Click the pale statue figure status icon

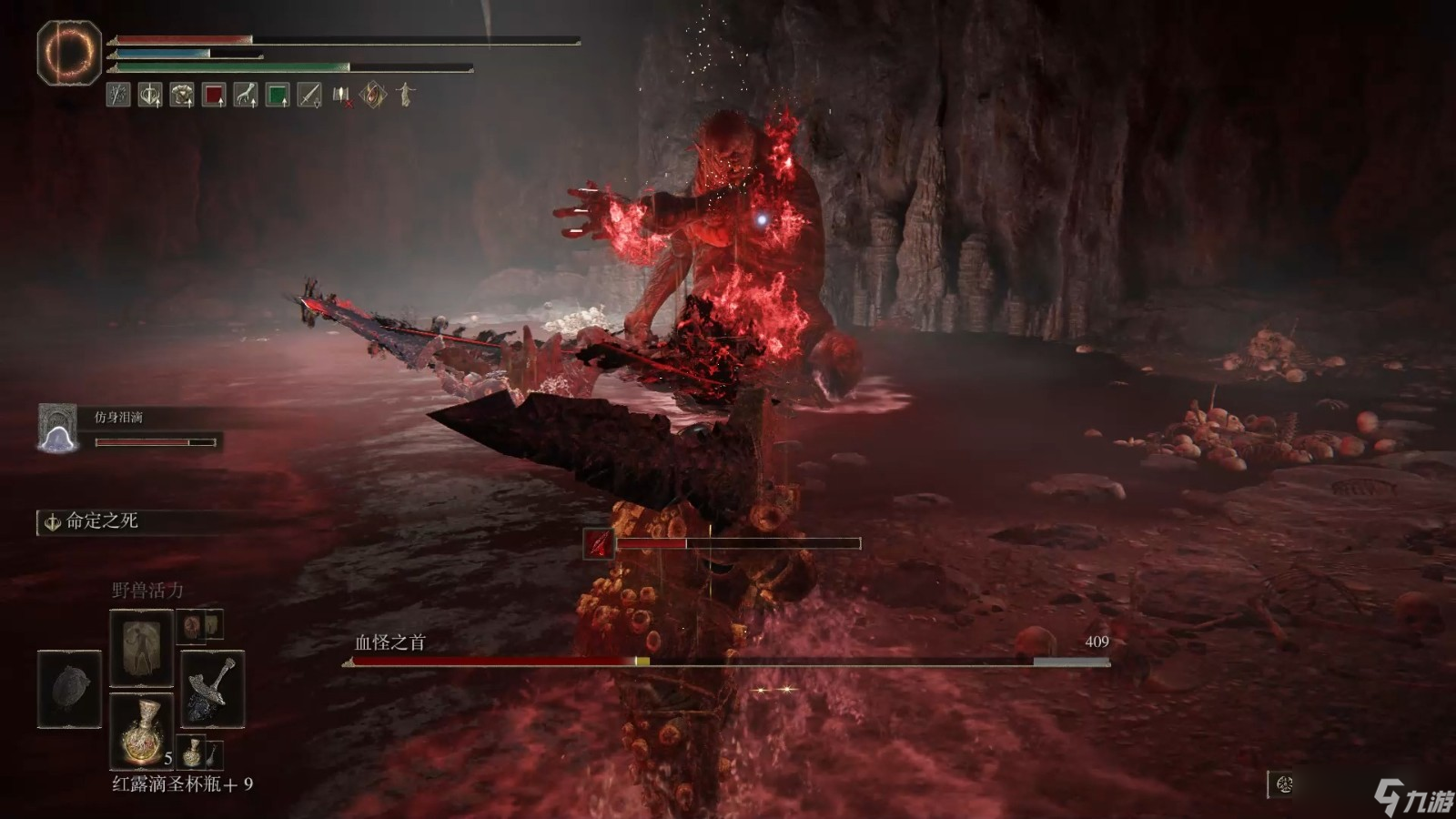pyautogui.click(x=406, y=95)
